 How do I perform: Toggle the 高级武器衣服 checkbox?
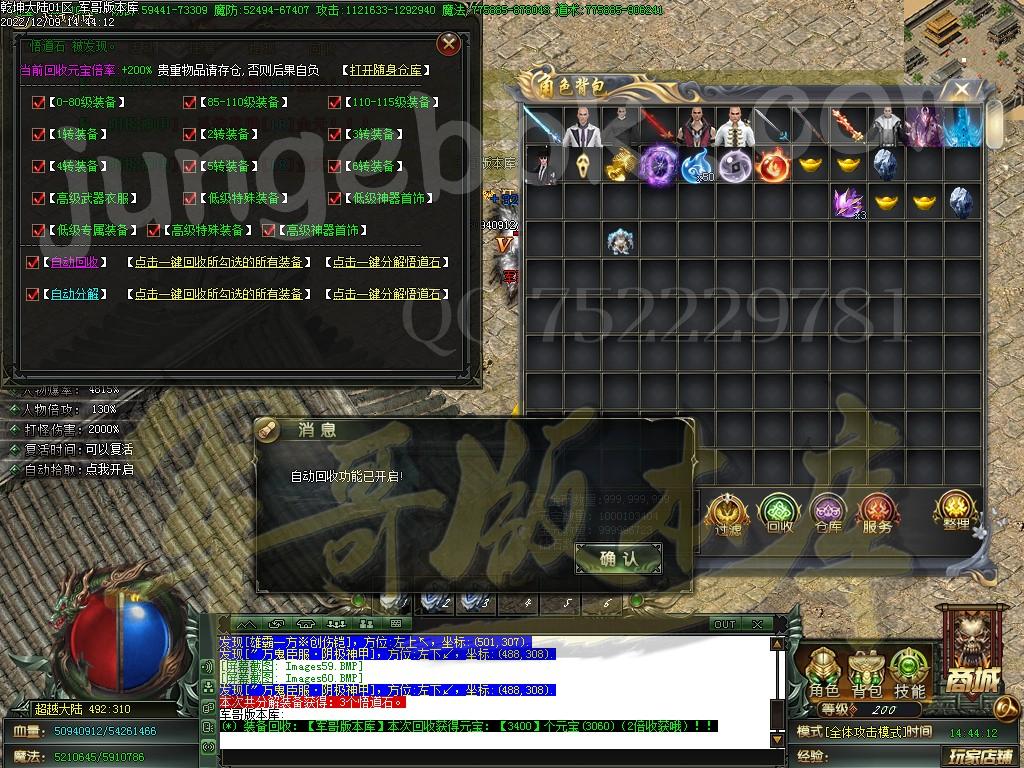tap(39, 198)
